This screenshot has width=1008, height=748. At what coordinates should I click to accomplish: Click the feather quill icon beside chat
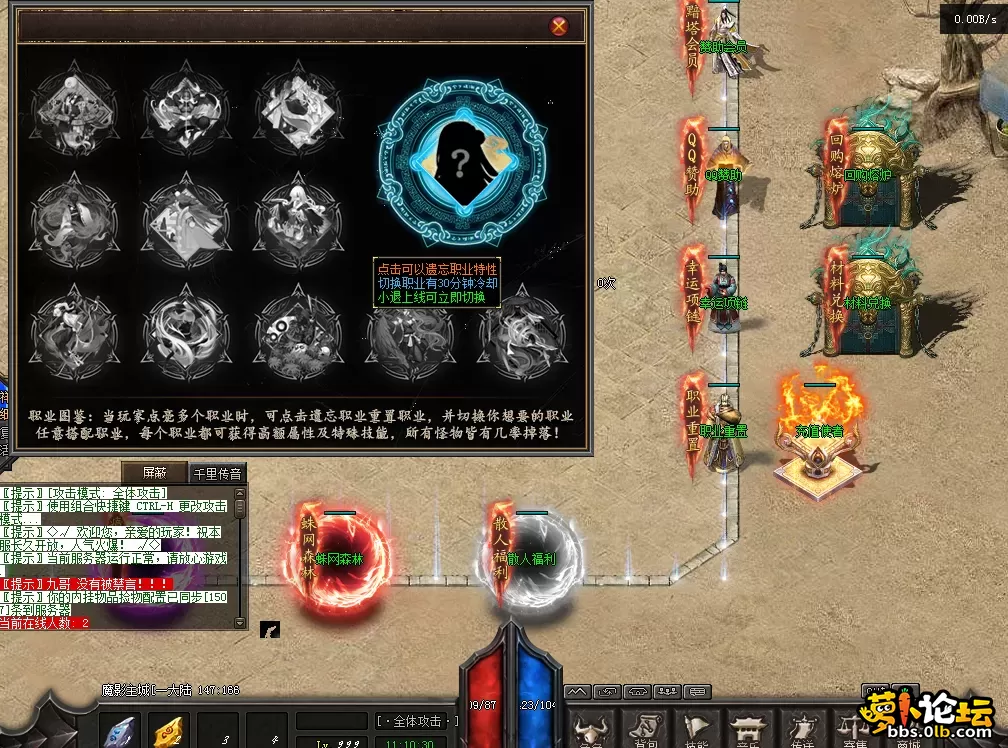tap(269, 629)
